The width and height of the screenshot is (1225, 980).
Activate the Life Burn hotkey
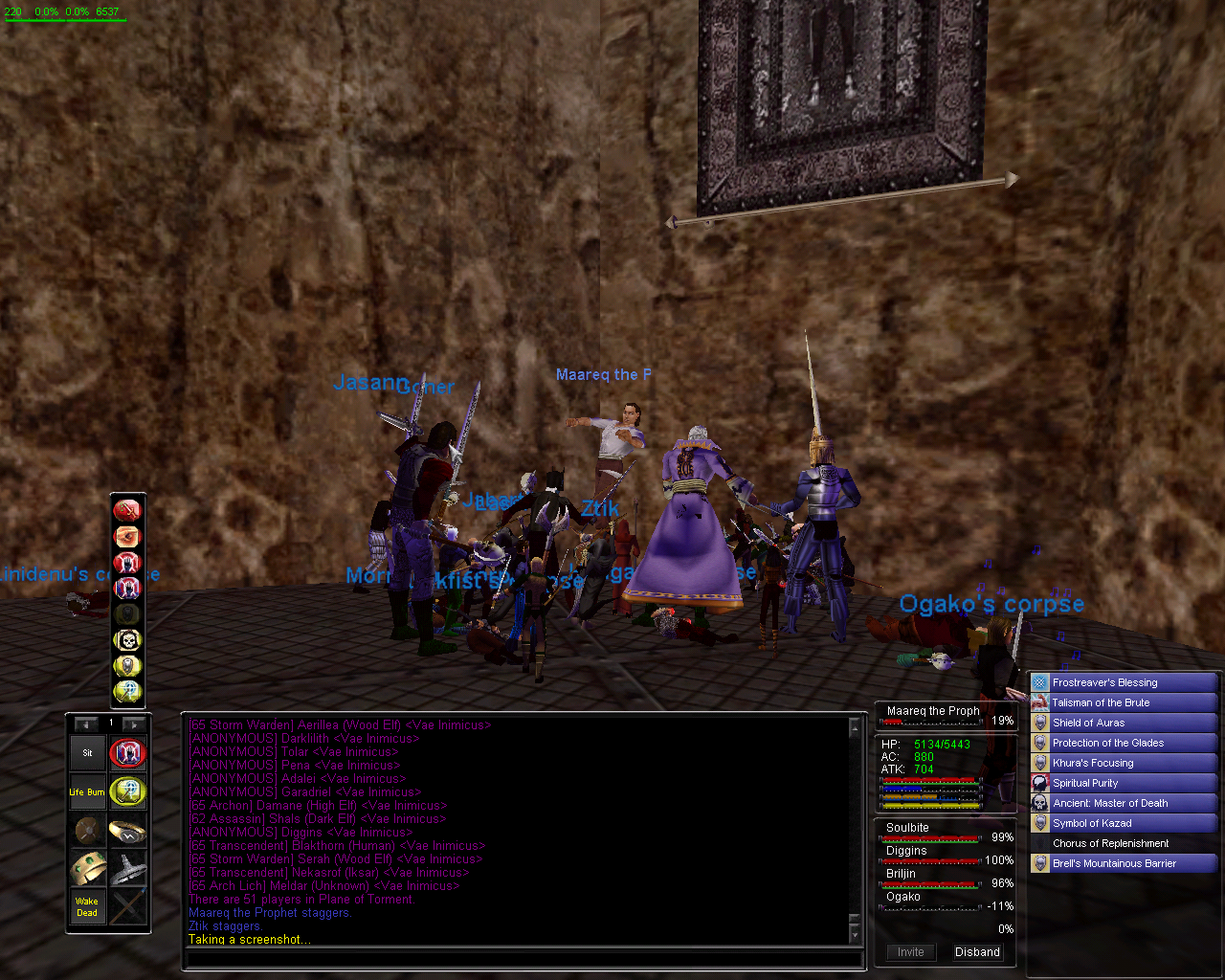pos(87,792)
